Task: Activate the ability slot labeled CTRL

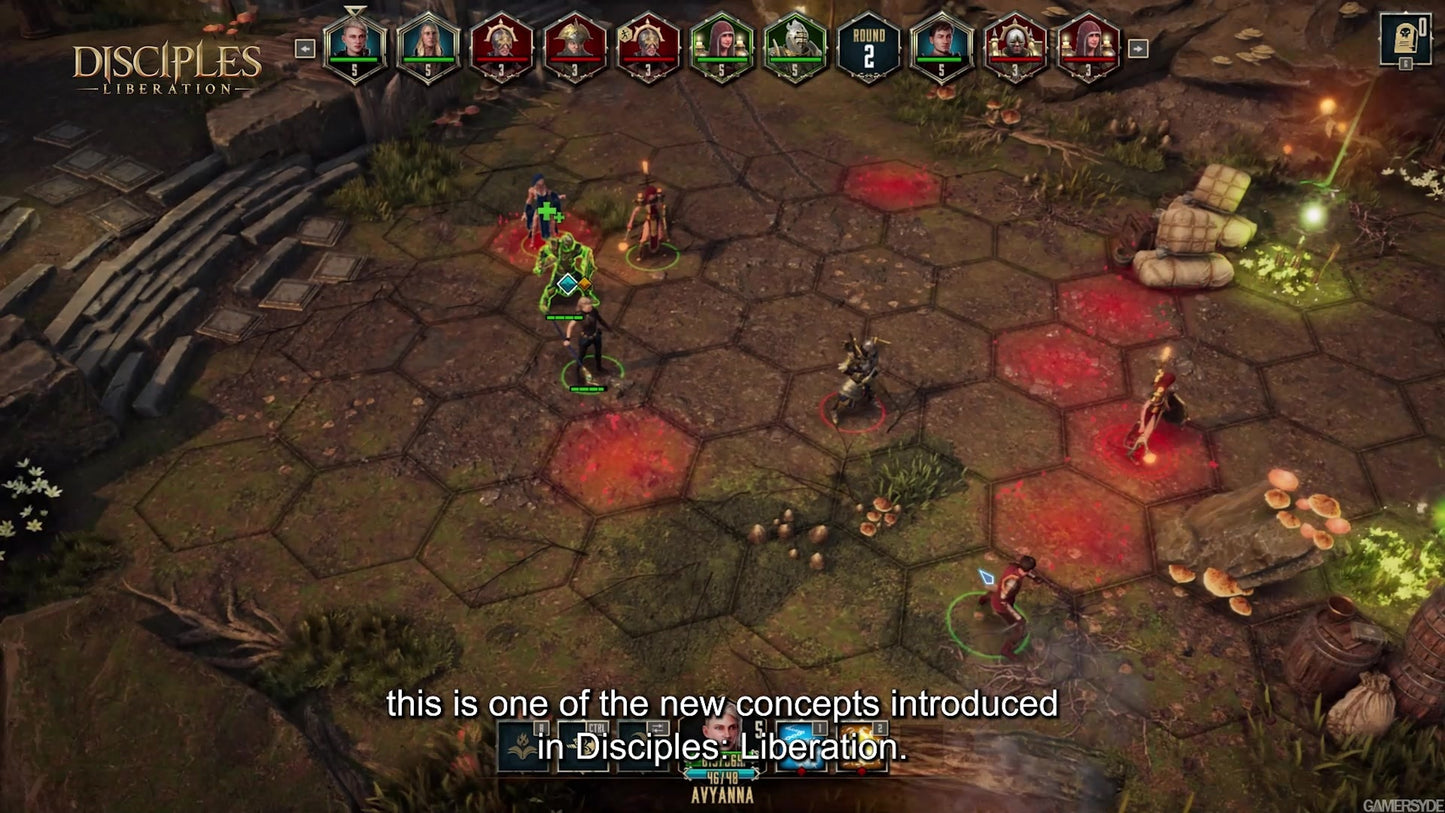Action: pos(583,747)
